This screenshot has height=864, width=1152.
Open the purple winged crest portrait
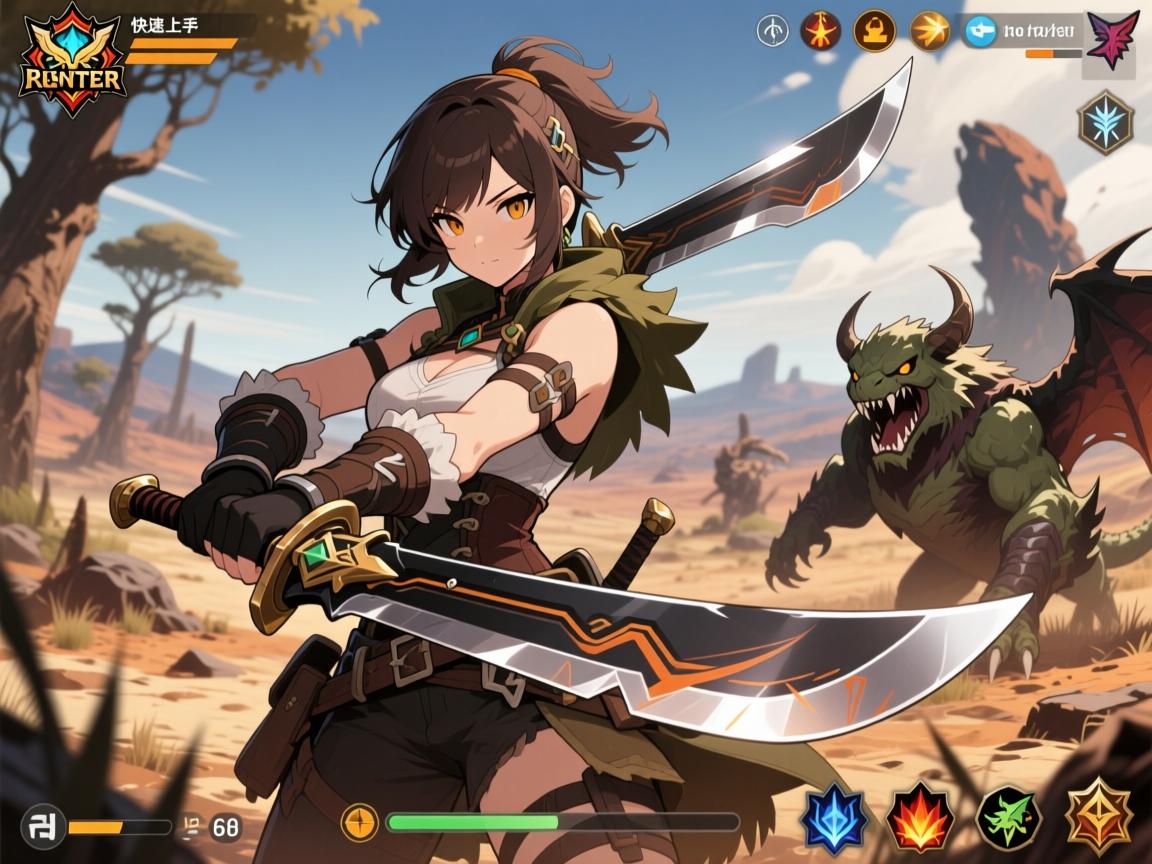pyautogui.click(x=1111, y=41)
